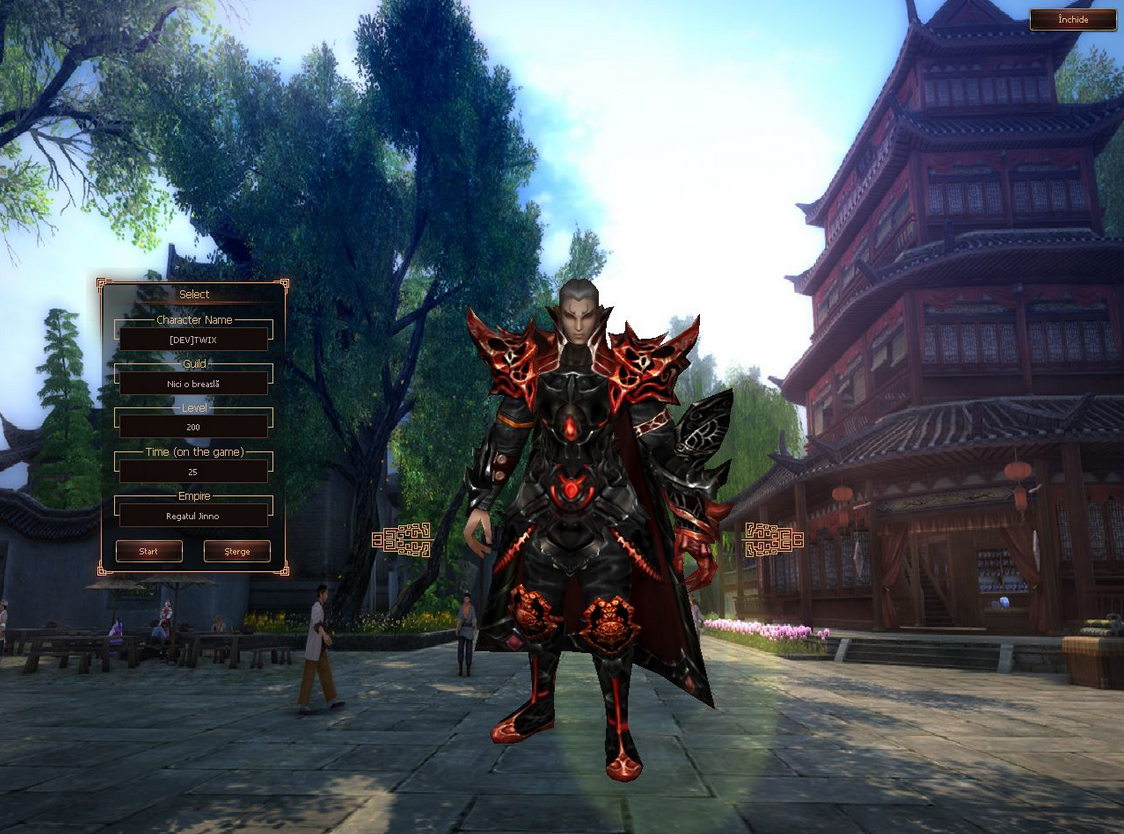The image size is (1124, 834).
Task: Close the screen with the Închide button
Action: [x=1072, y=20]
